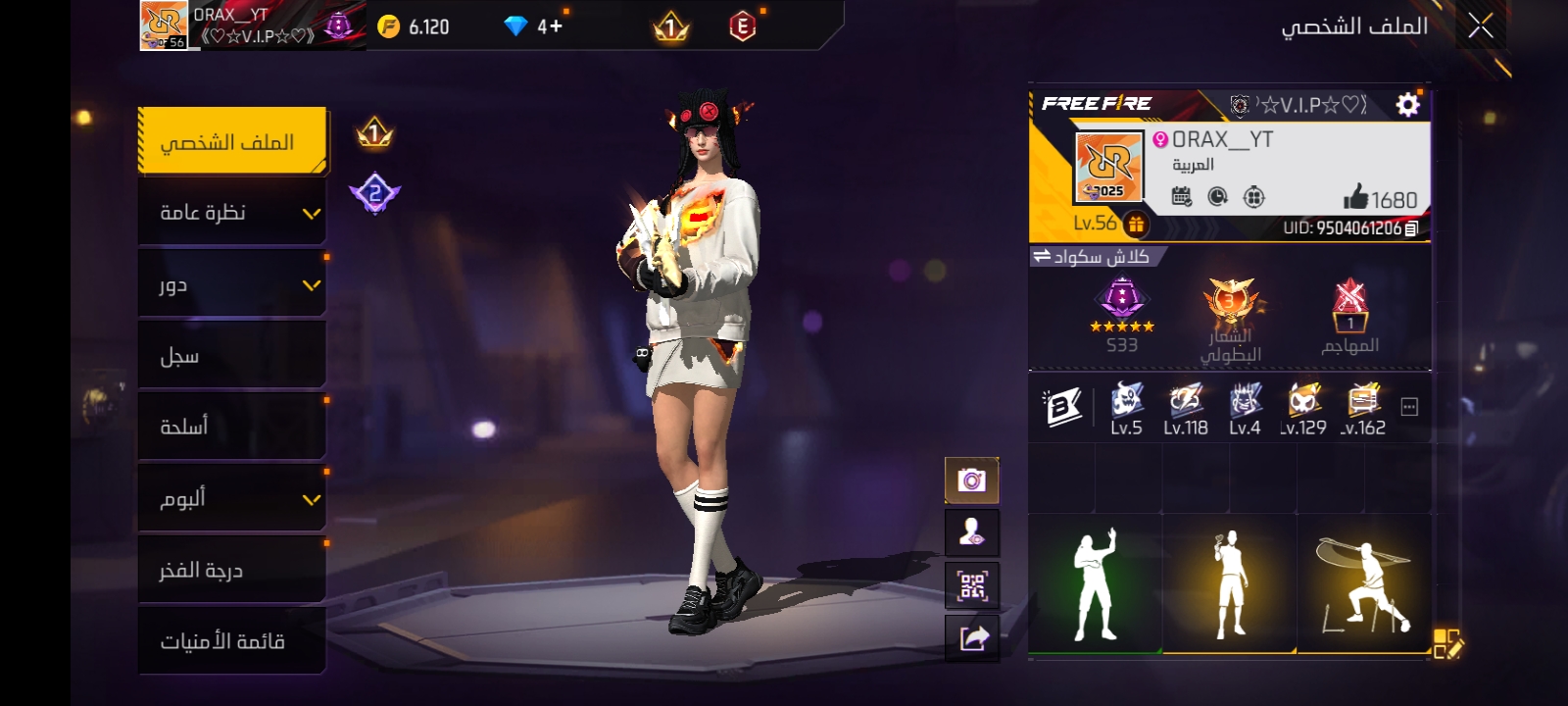Open the درجة الفخر honor score section

click(231, 570)
